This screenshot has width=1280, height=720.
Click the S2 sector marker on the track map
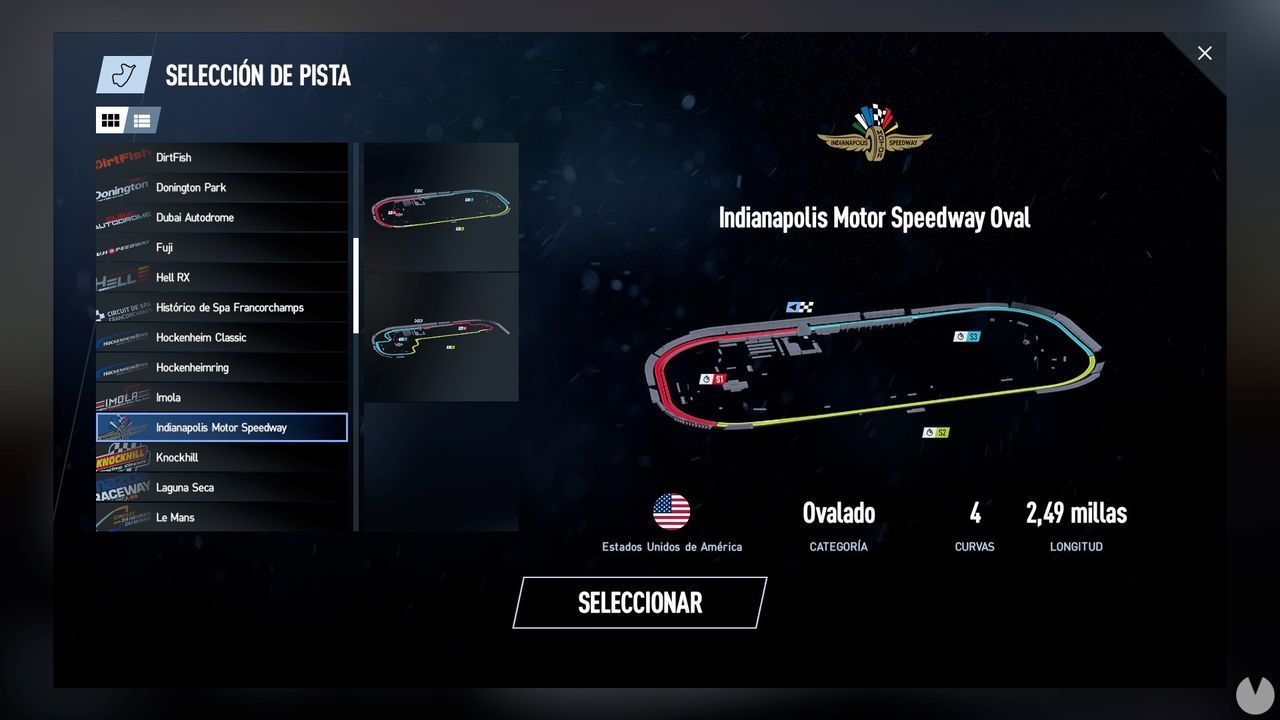tap(937, 433)
